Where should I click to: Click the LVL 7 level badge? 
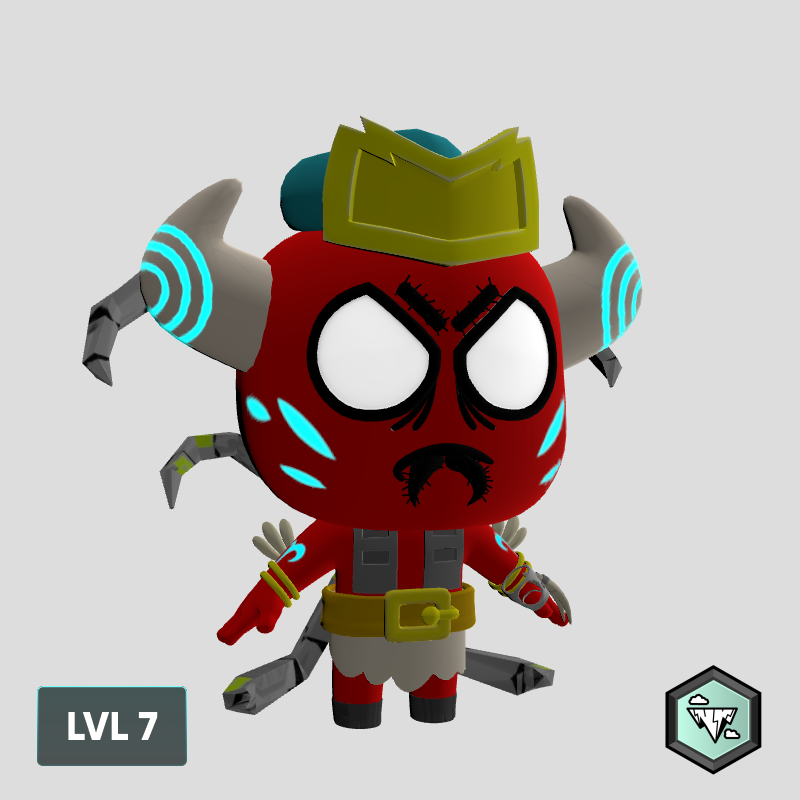click(x=112, y=726)
